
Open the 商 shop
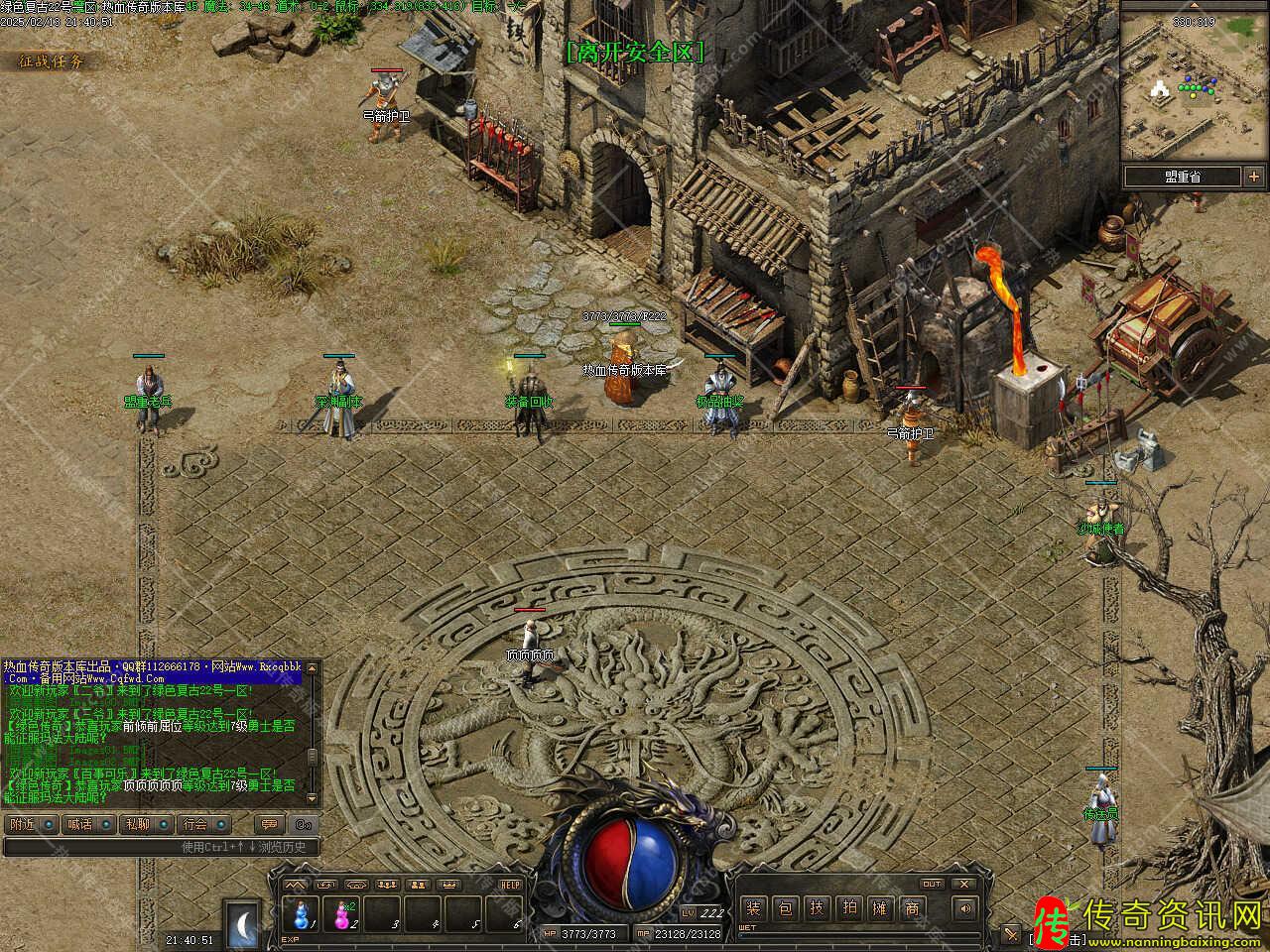tap(912, 907)
